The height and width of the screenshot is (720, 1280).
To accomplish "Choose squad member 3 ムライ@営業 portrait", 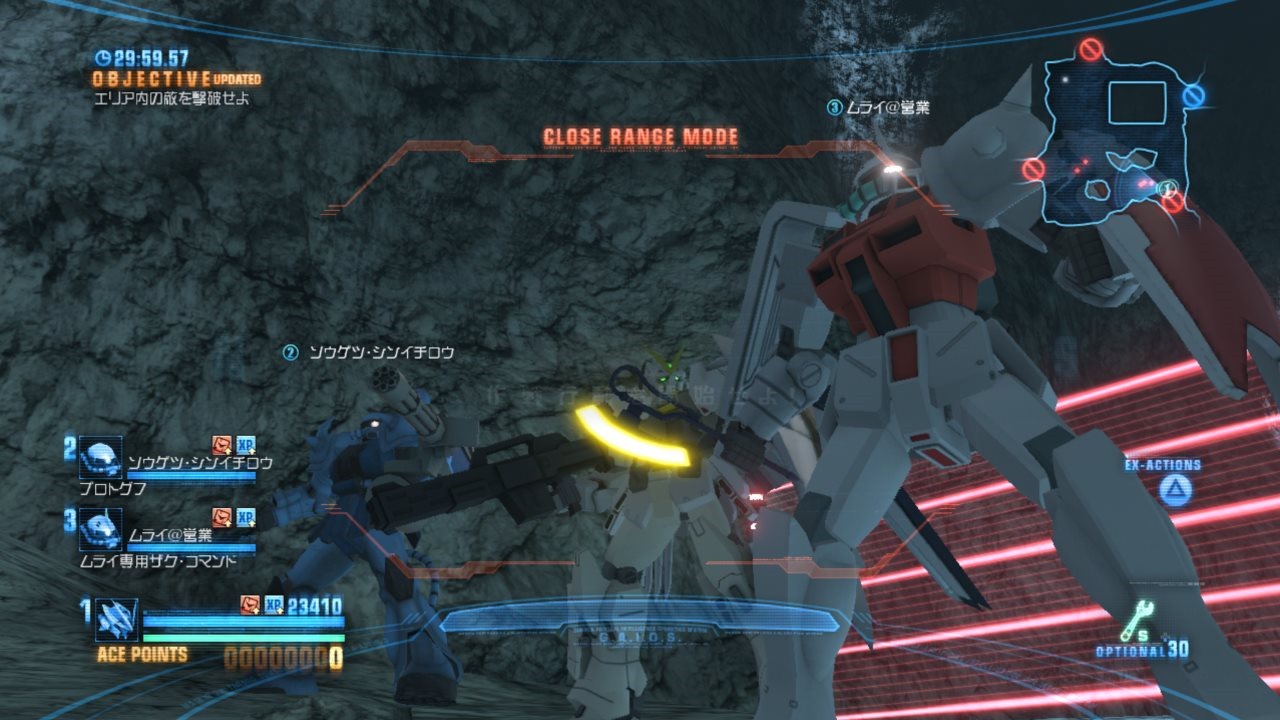I will pyautogui.click(x=100, y=529).
